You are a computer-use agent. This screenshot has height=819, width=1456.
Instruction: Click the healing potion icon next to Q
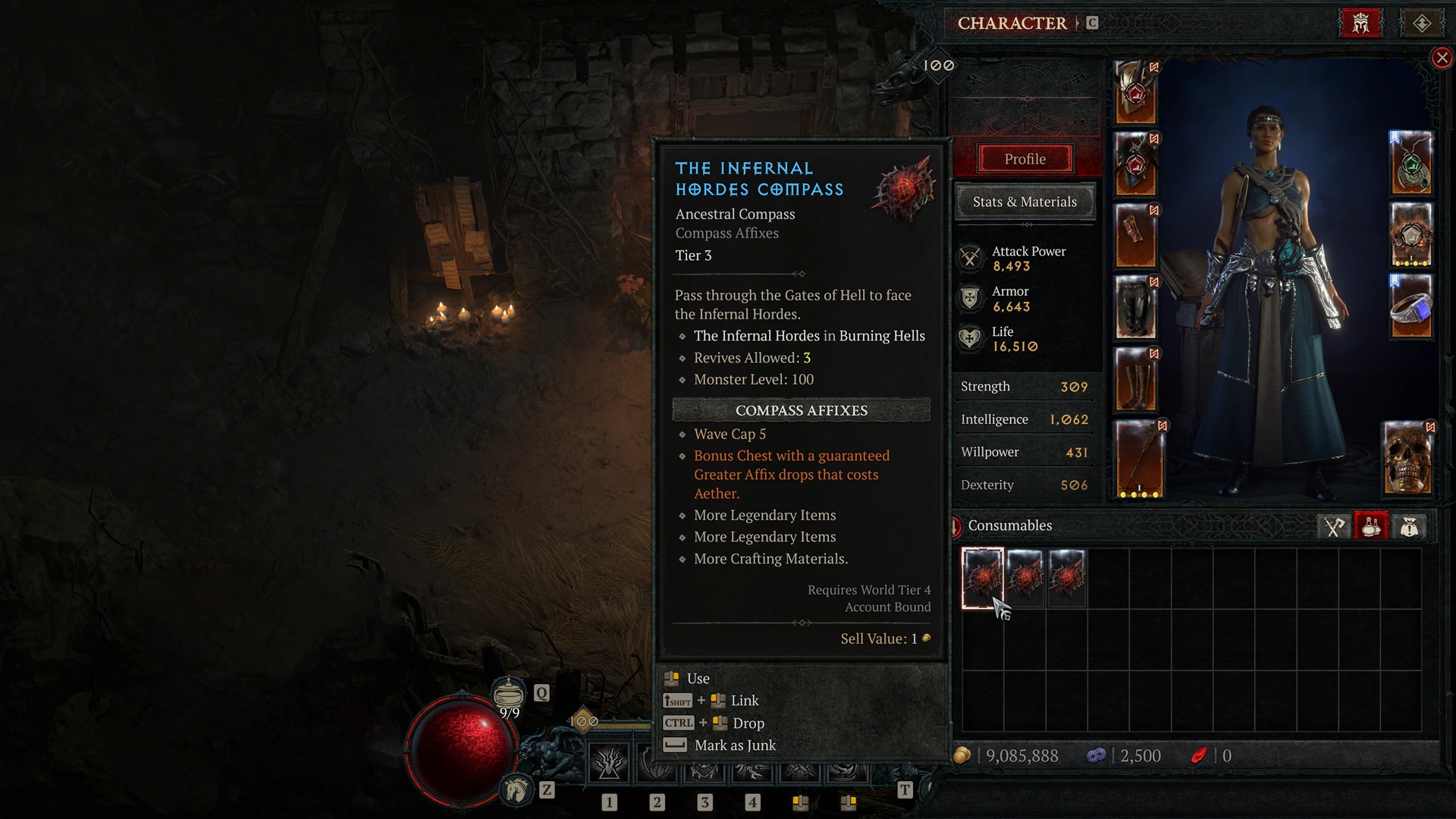pos(508,692)
